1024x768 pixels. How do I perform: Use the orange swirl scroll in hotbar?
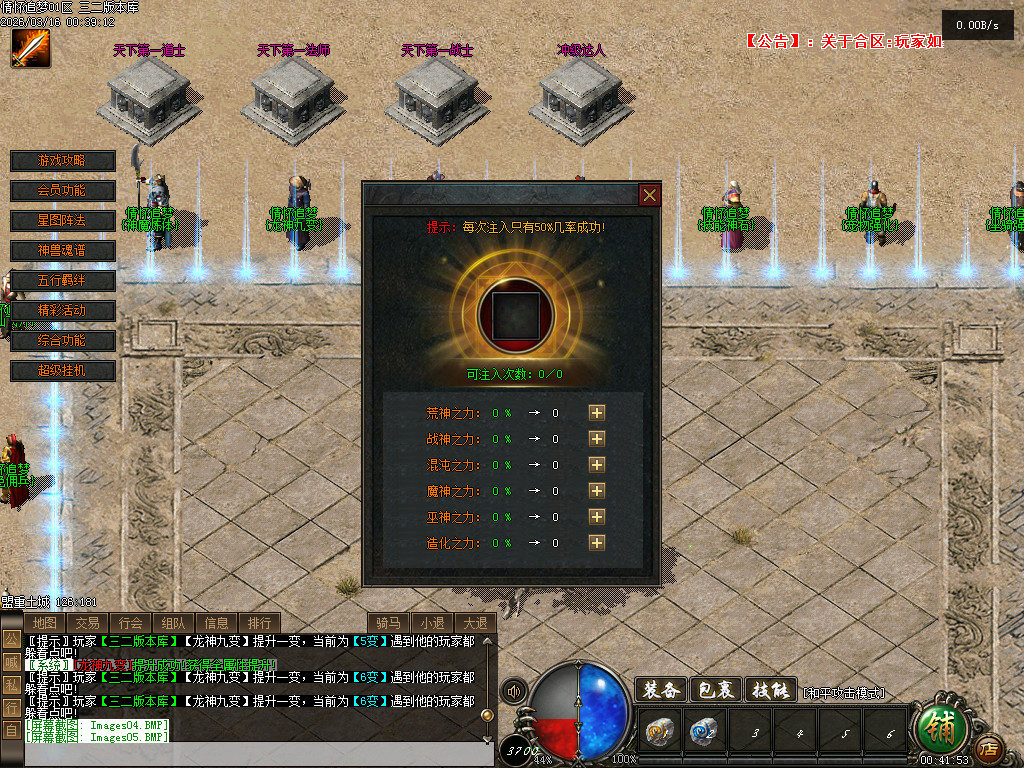658,733
